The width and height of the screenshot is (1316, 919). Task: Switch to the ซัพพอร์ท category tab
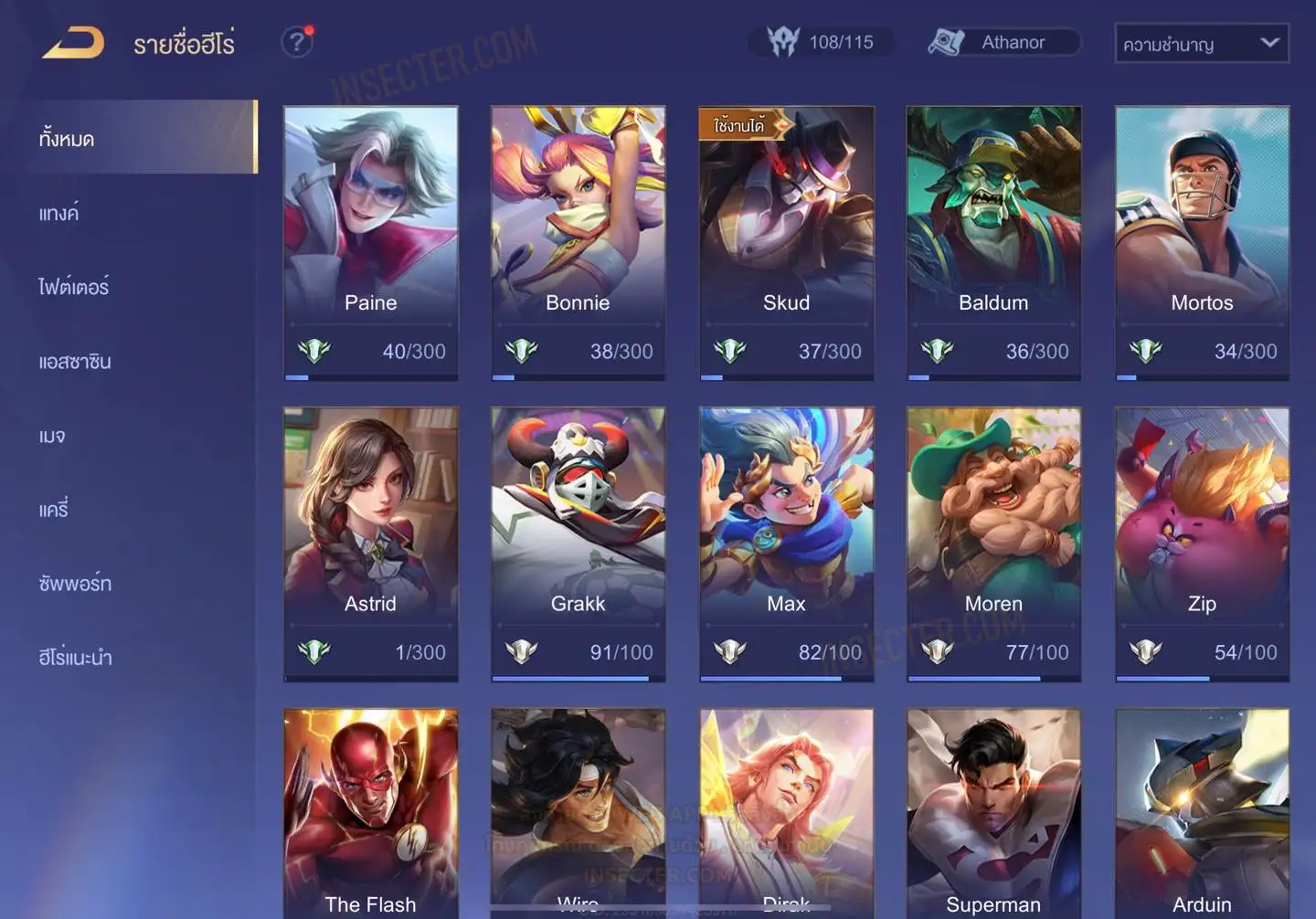75,583
